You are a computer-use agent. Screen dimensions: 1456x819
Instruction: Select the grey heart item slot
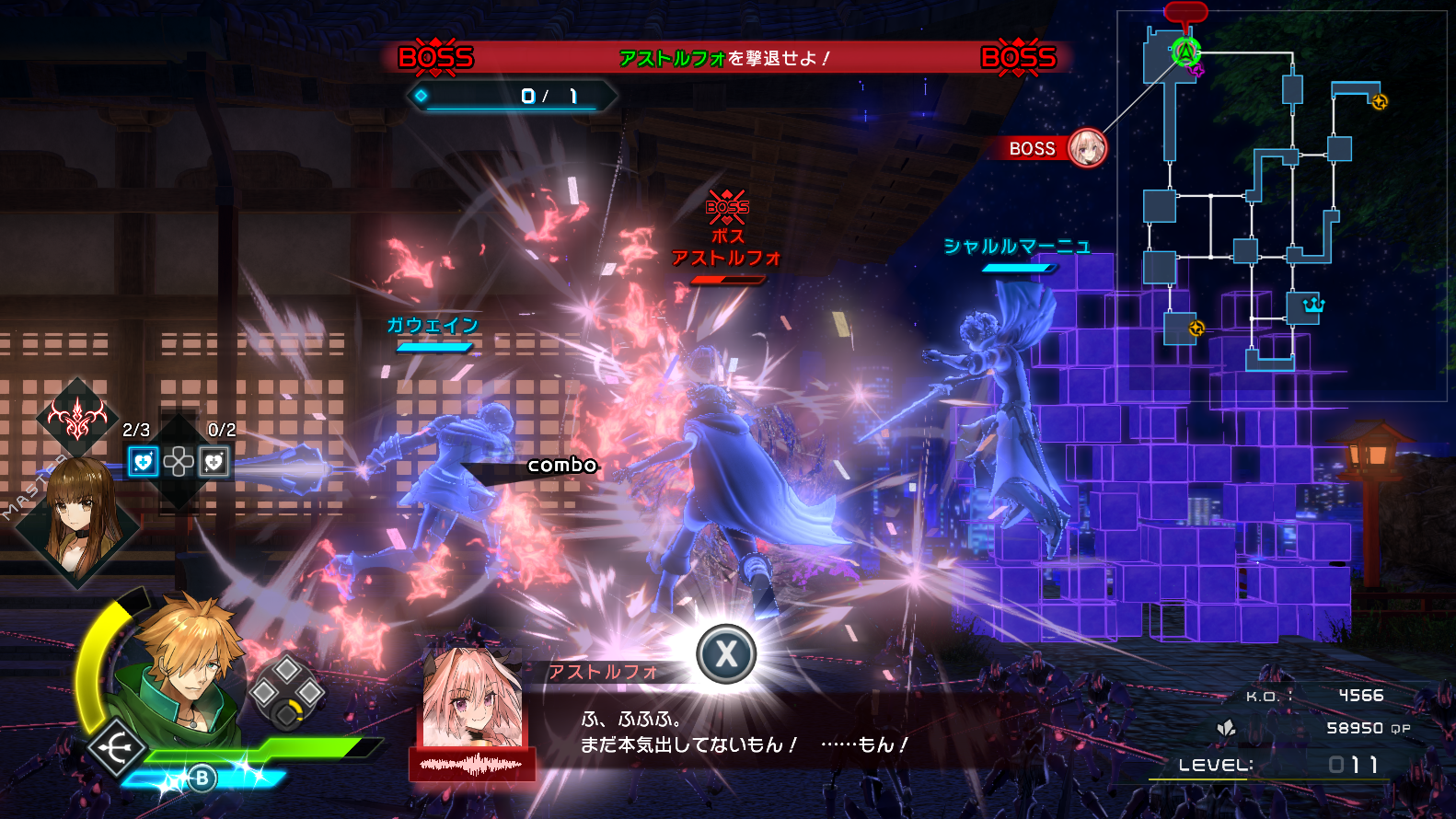coord(214,461)
